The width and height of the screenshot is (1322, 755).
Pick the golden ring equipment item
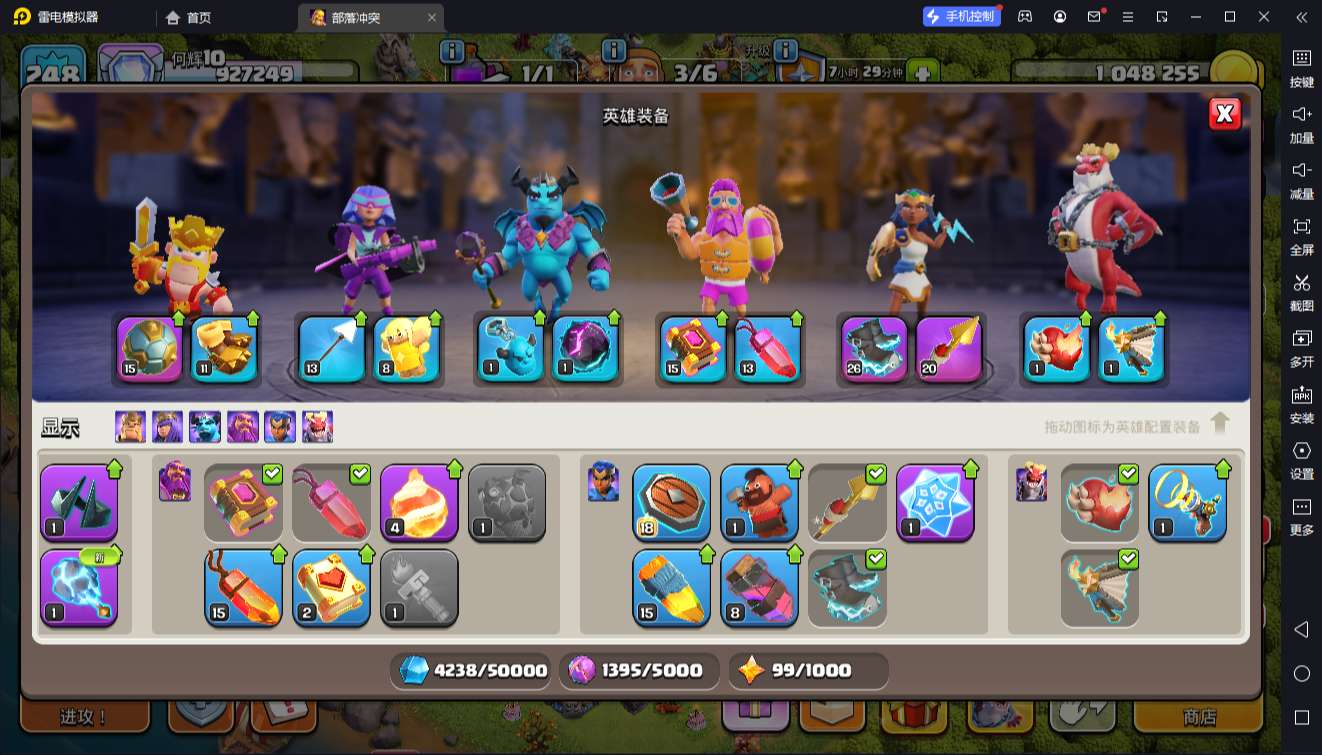pos(1187,502)
